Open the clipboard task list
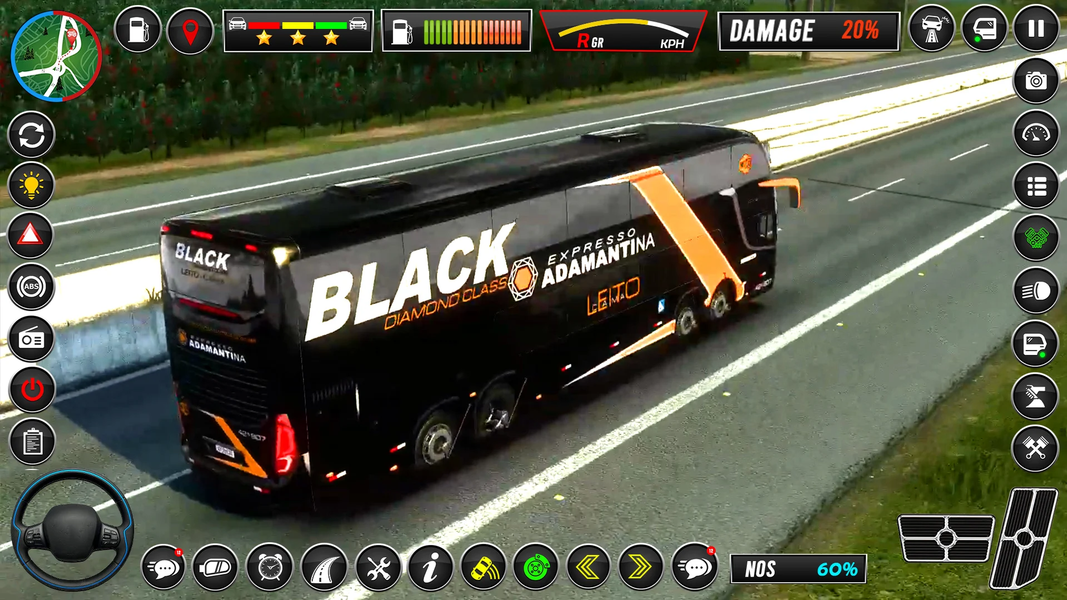The width and height of the screenshot is (1067, 600). coord(31,440)
